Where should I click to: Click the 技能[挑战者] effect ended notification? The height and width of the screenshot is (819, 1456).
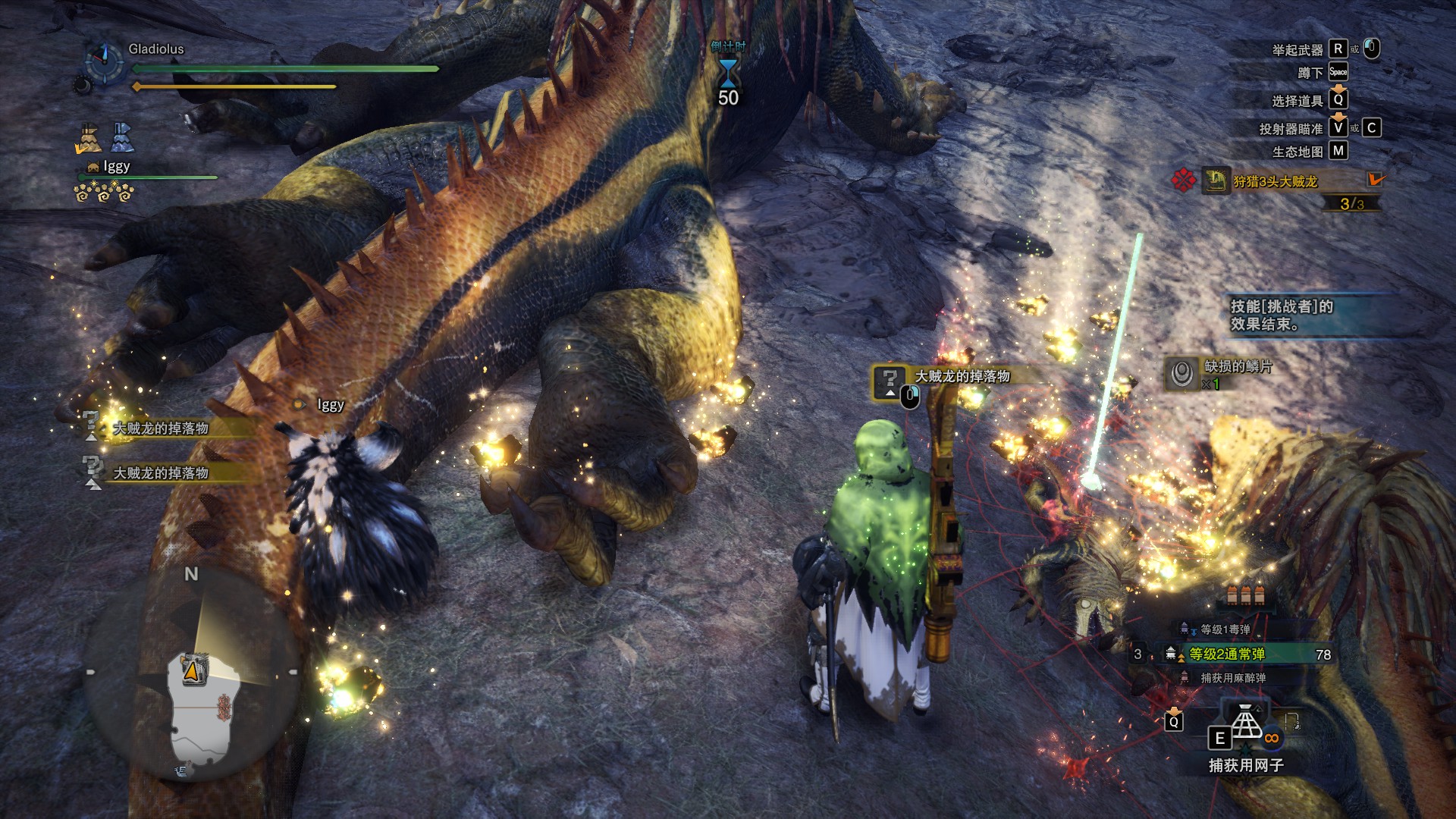(x=1282, y=315)
